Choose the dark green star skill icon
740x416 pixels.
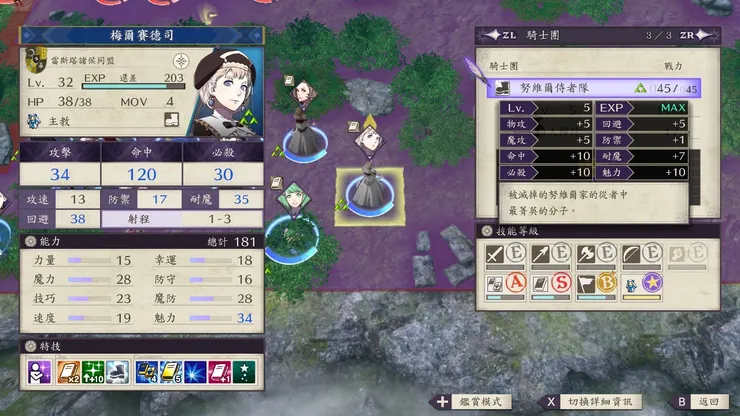(x=246, y=372)
